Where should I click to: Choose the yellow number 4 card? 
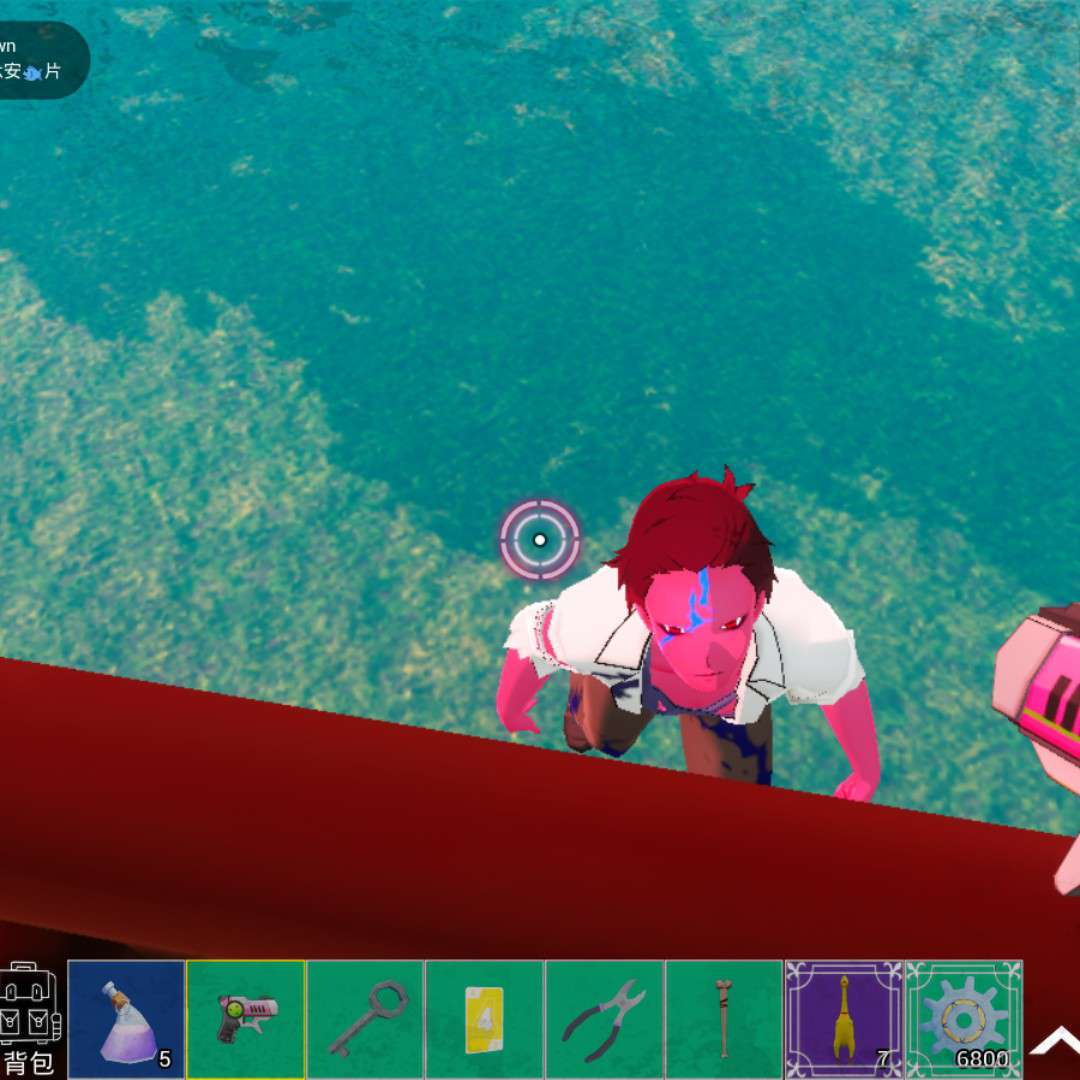(x=484, y=1019)
